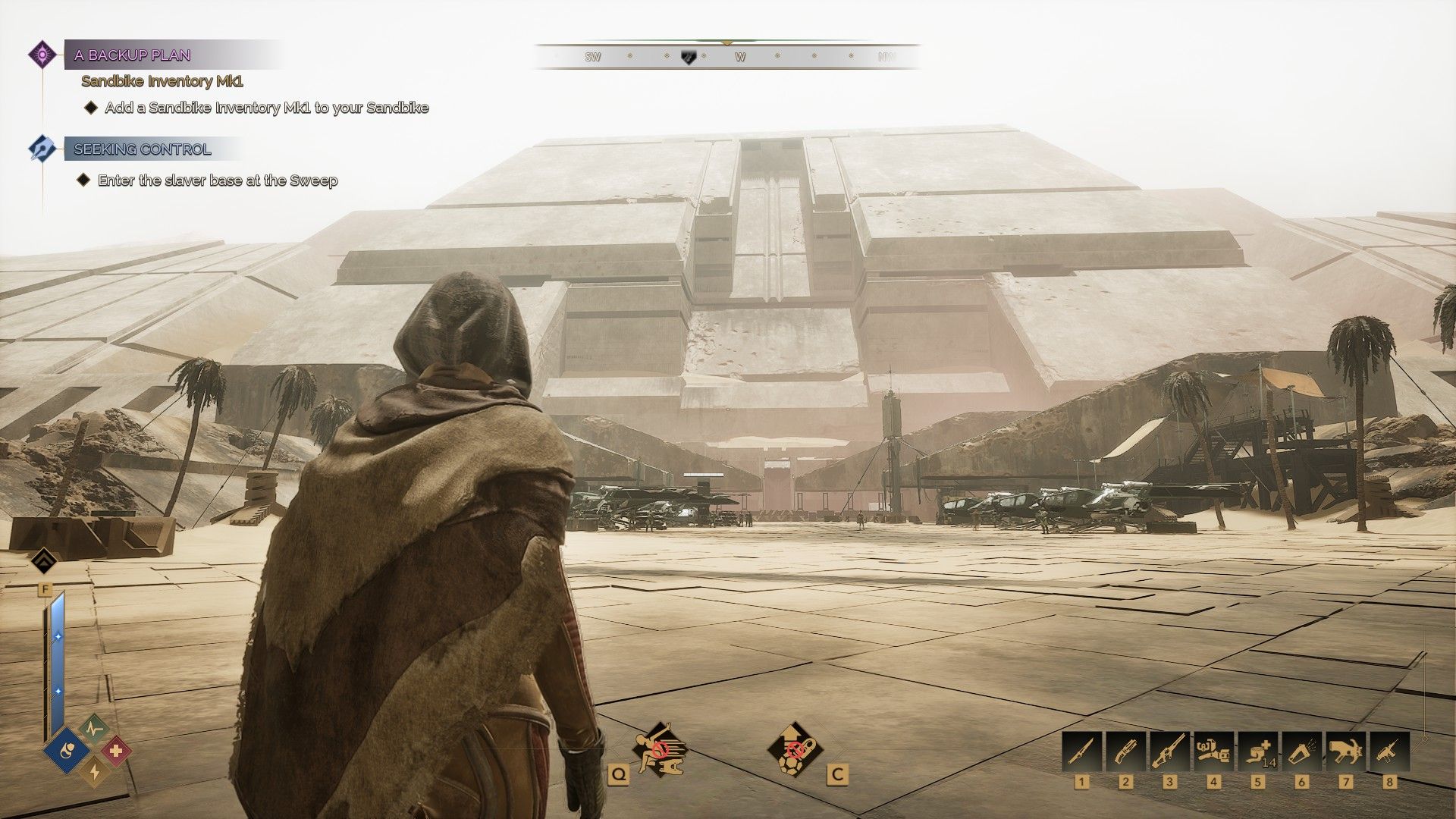Select the Seeking Control quest header
Viewport: 1456px width, 819px height.
pos(143,149)
